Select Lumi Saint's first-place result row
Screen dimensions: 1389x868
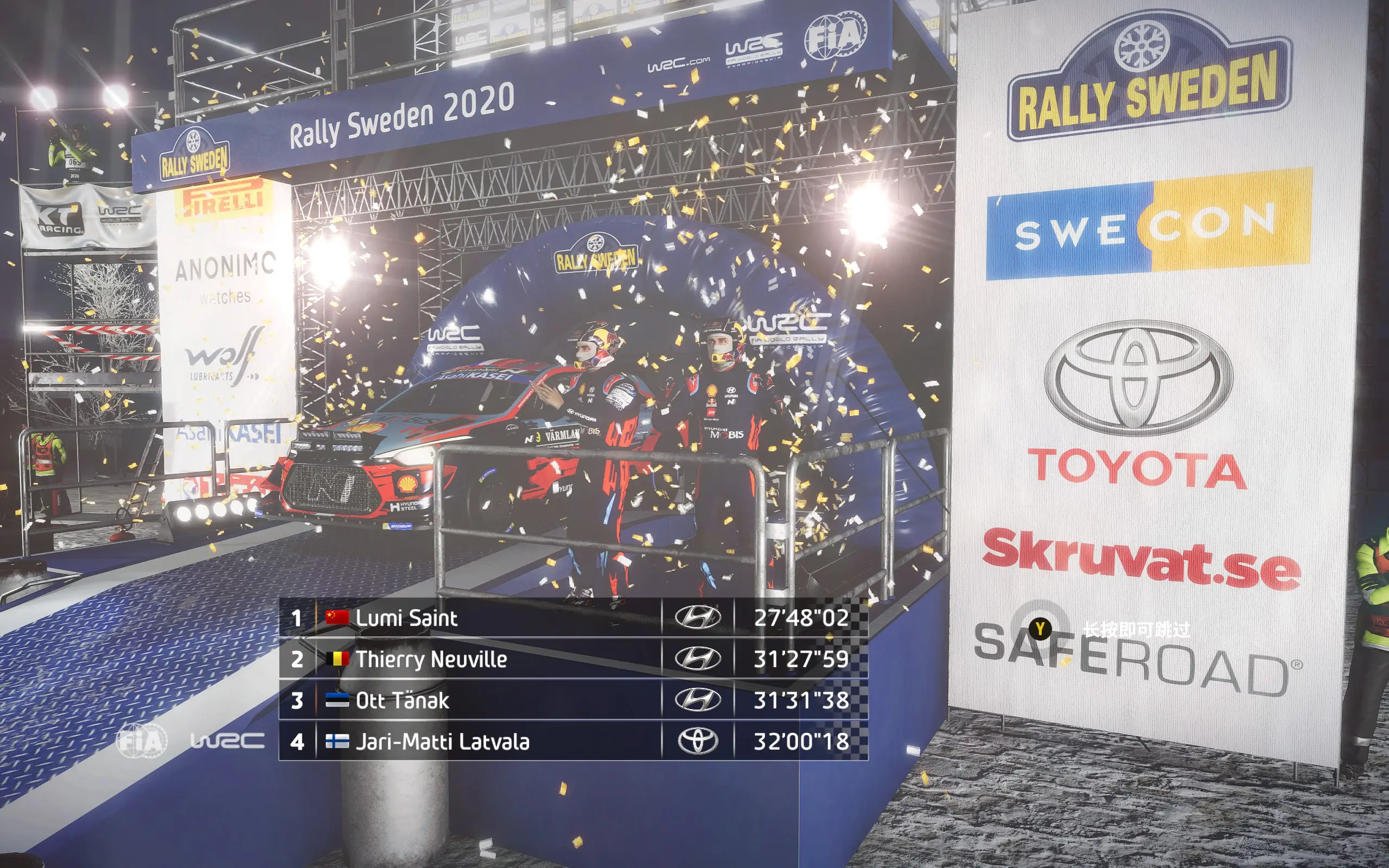coord(573,618)
